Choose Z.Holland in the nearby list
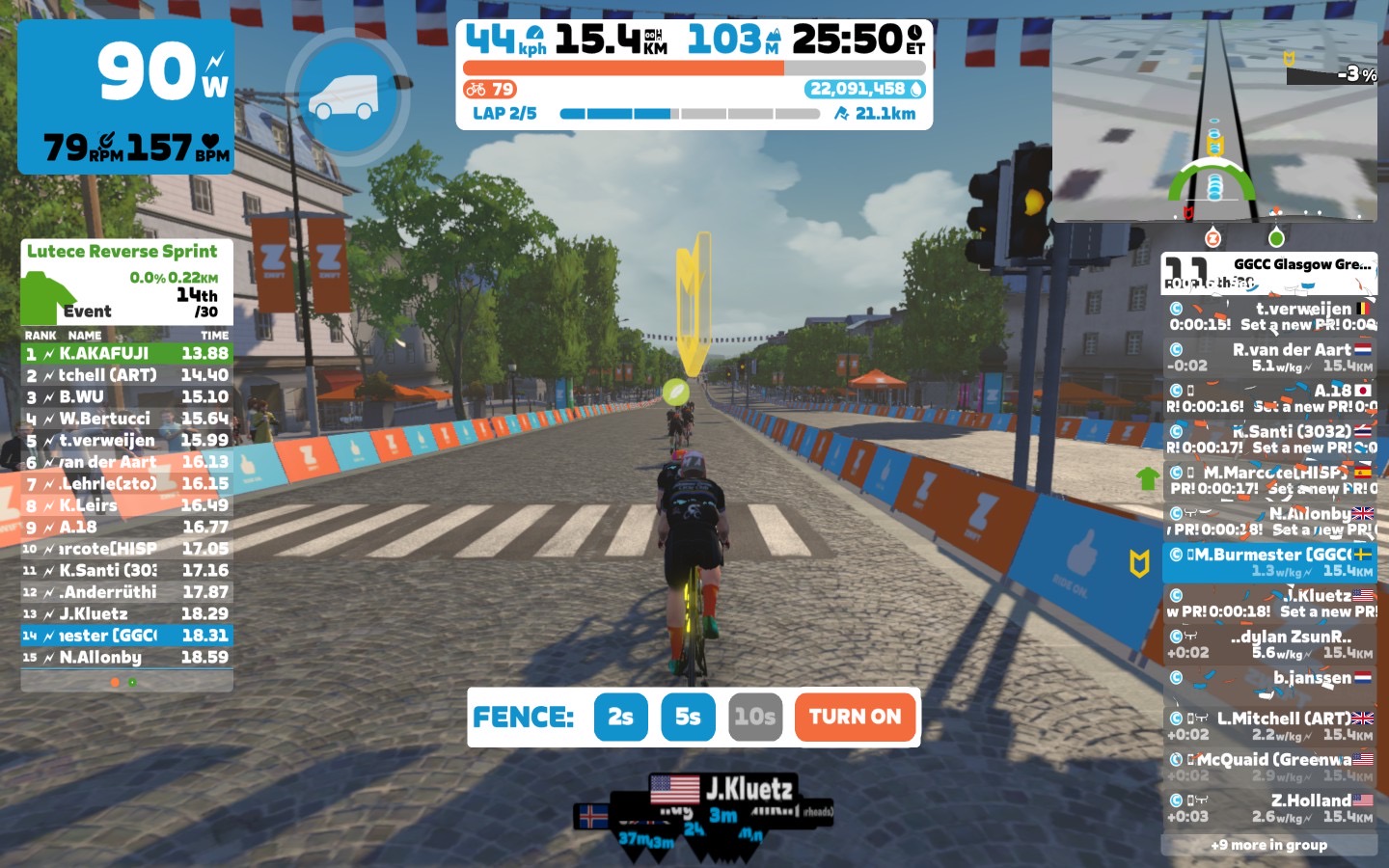Image resolution: width=1389 pixels, height=868 pixels. point(1268,807)
